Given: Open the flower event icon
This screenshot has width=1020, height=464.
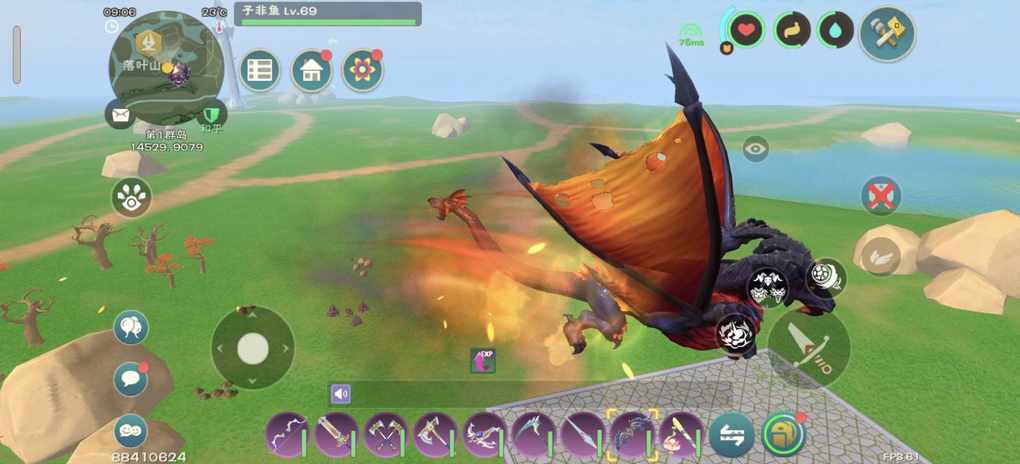Looking at the screenshot, I should [x=362, y=70].
